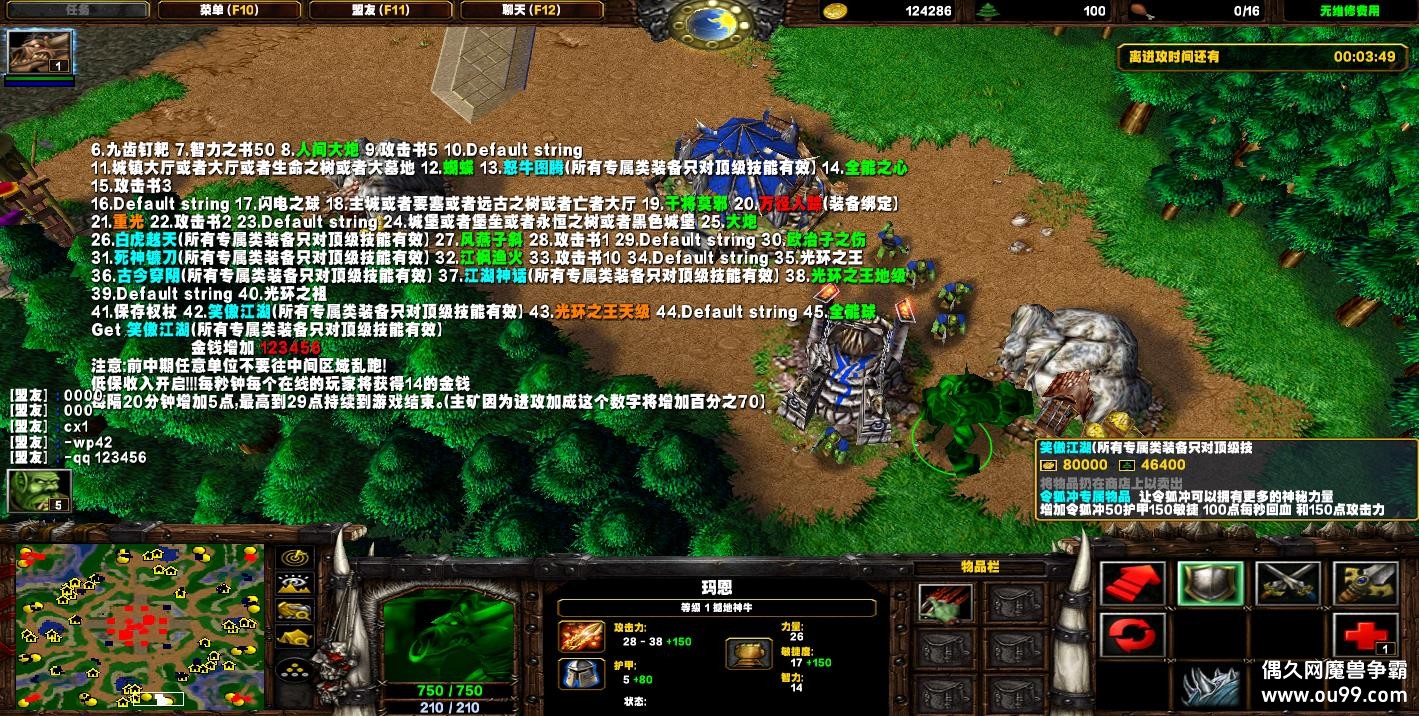
Task: Choose the red arrow Move command
Action: tap(1132, 582)
